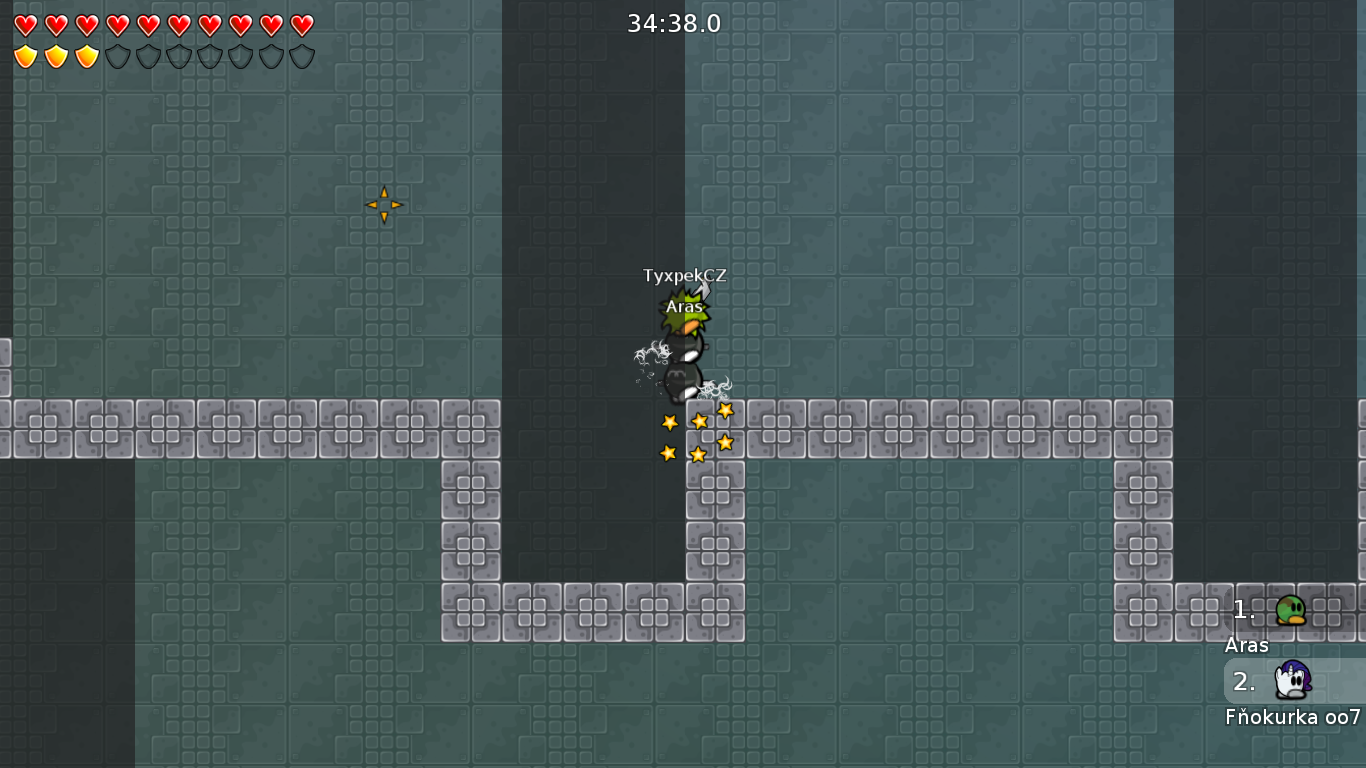
Task: Click the yellow sparkle pickup in the upper area
Action: 385,204
